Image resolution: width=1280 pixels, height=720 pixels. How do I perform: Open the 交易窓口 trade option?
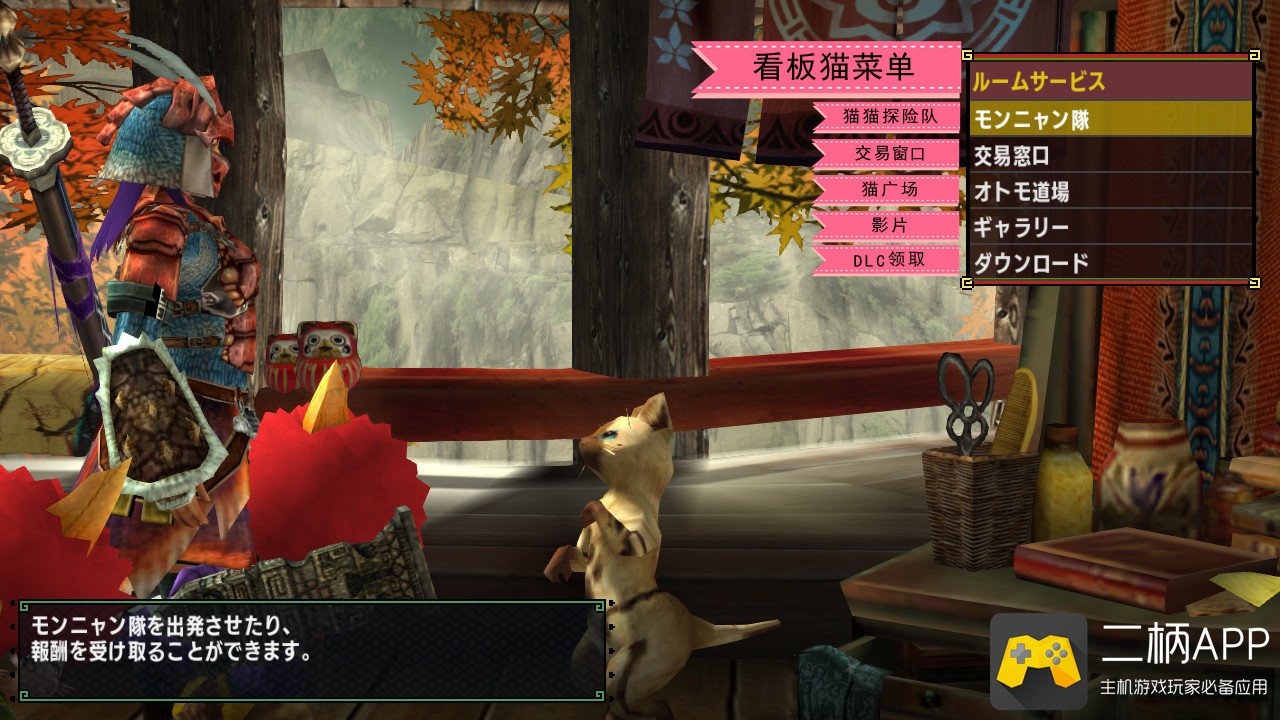click(x=1110, y=155)
